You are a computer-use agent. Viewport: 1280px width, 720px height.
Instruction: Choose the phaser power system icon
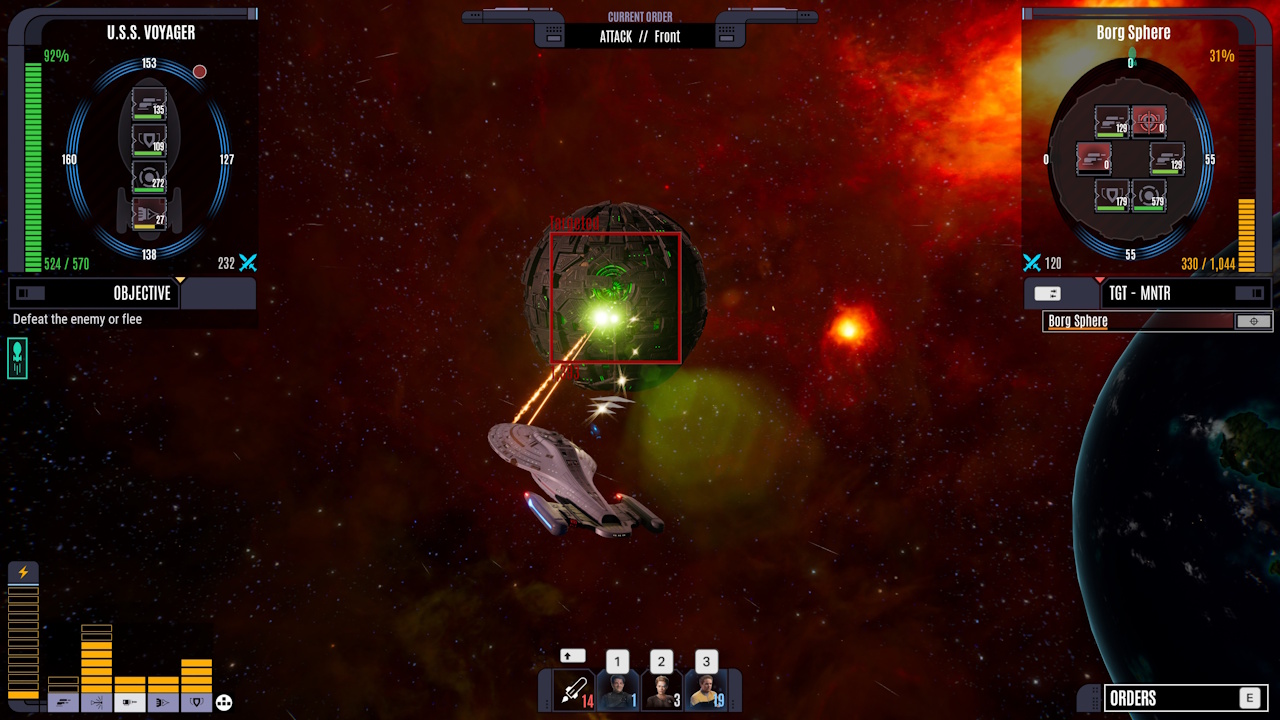(63, 703)
